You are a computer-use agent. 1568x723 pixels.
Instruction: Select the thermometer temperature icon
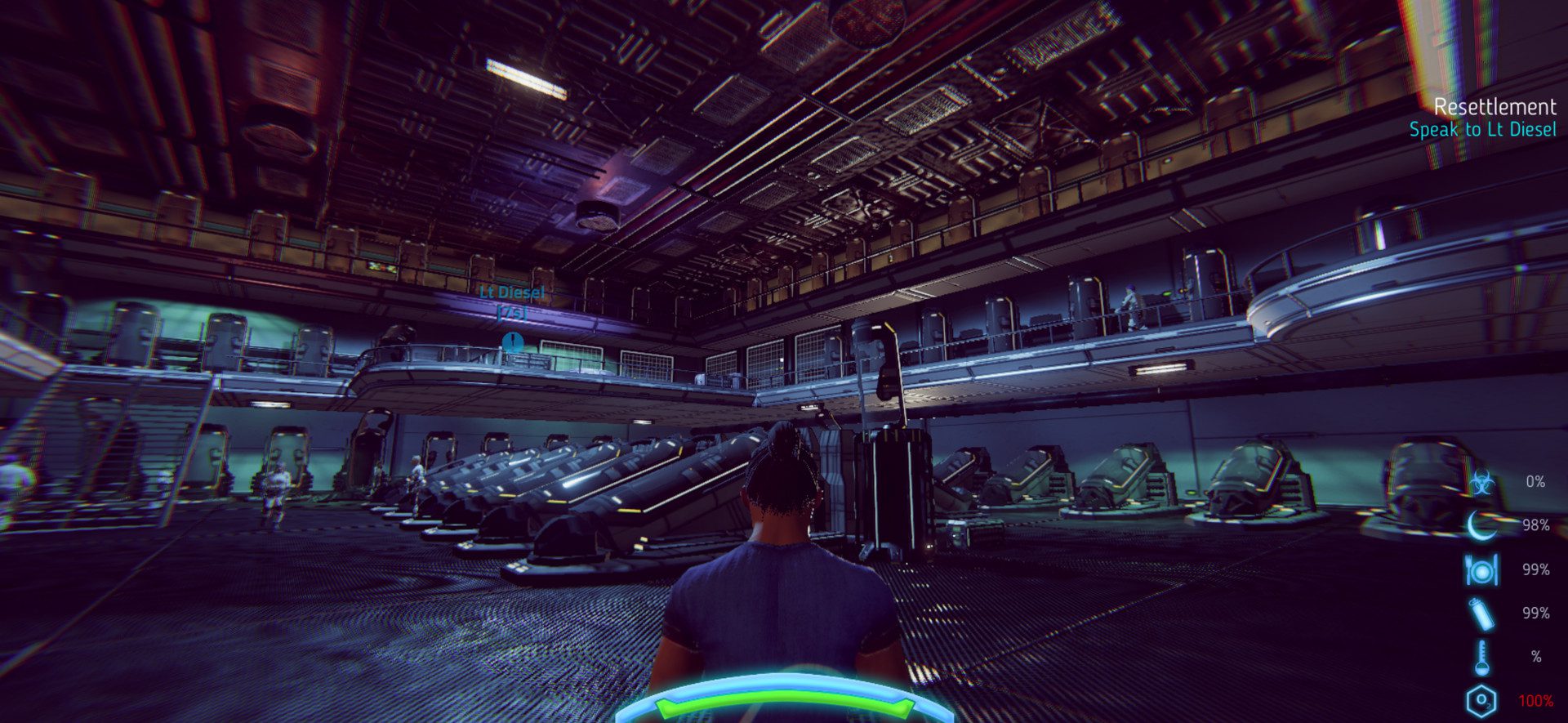[x=1481, y=657]
